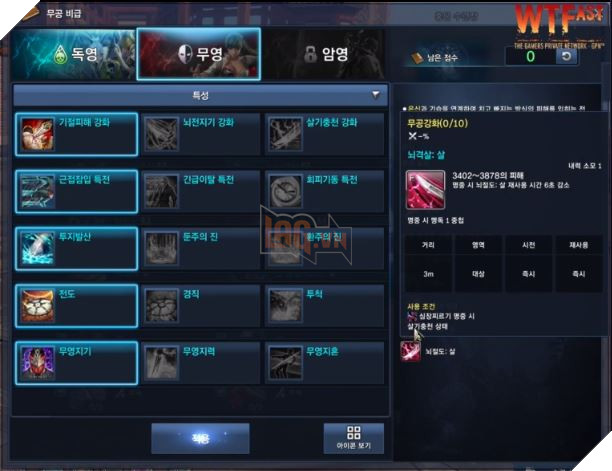The width and height of the screenshot is (612, 471).
Task: Open the 암영 tab
Action: pyautogui.click(x=325, y=55)
